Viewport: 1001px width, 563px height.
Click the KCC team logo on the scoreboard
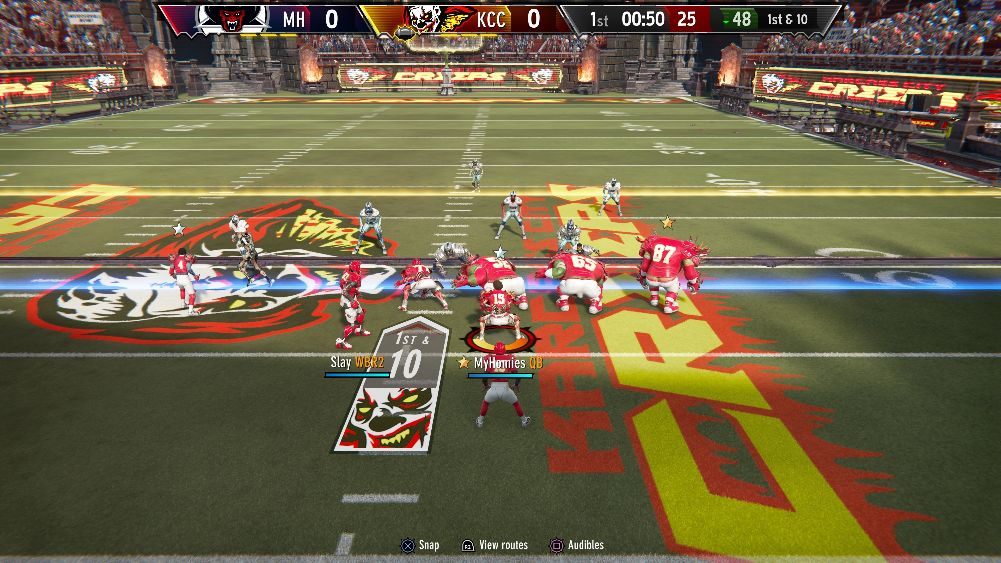(x=424, y=19)
